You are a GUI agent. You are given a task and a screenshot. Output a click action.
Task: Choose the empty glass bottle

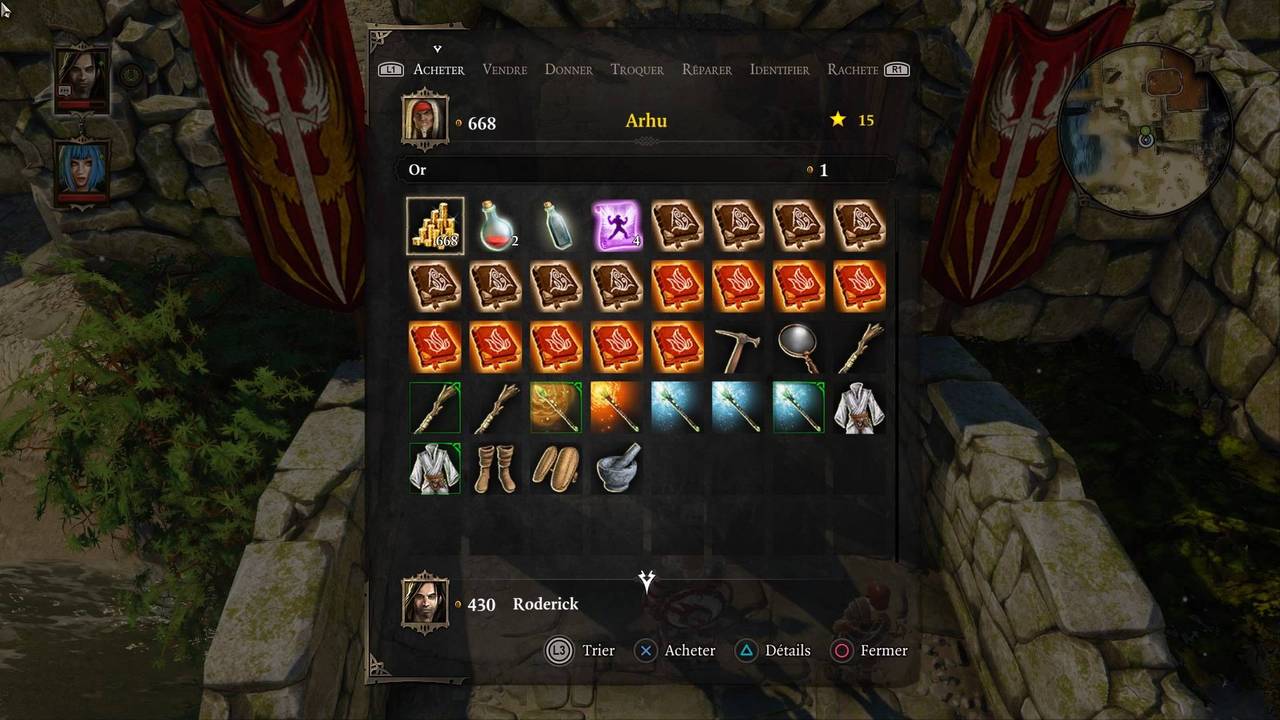tap(555, 226)
